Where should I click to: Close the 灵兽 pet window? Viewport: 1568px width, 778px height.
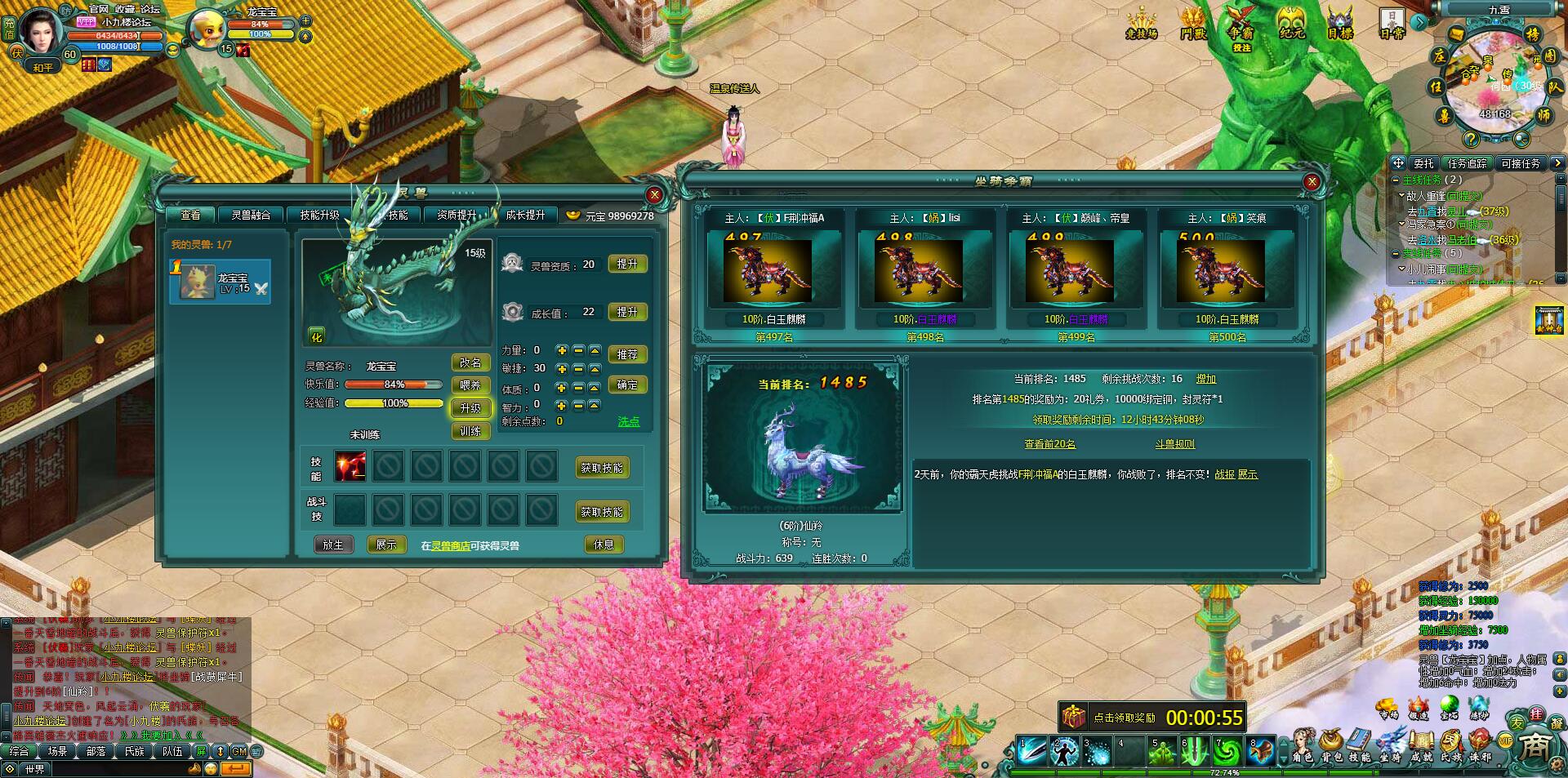click(x=654, y=194)
